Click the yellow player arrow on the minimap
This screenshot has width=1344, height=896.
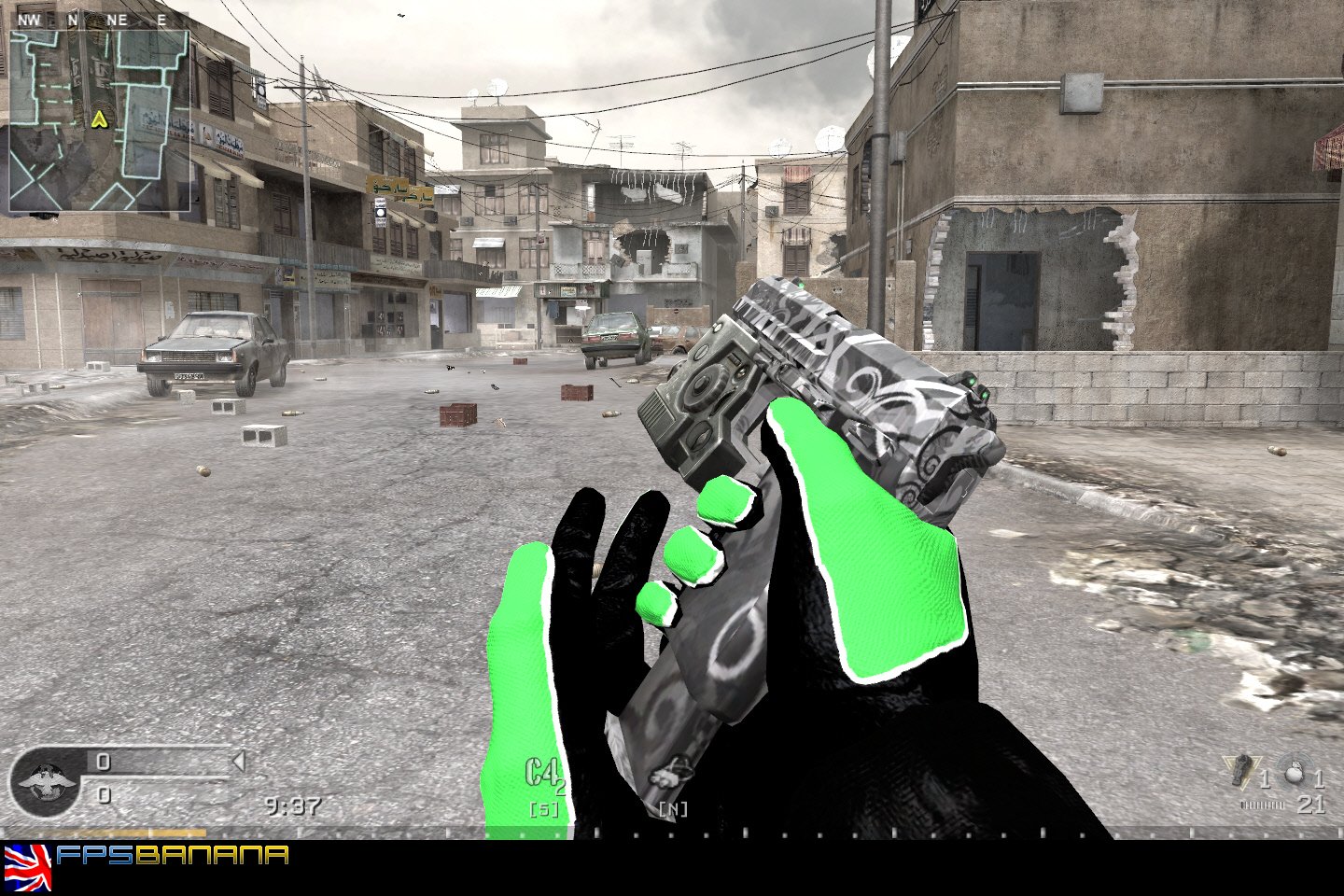101,119
